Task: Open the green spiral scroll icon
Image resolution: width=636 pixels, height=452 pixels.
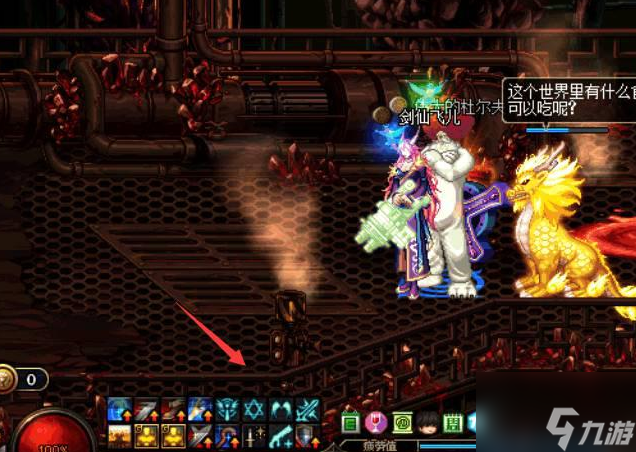Action: tap(403, 422)
